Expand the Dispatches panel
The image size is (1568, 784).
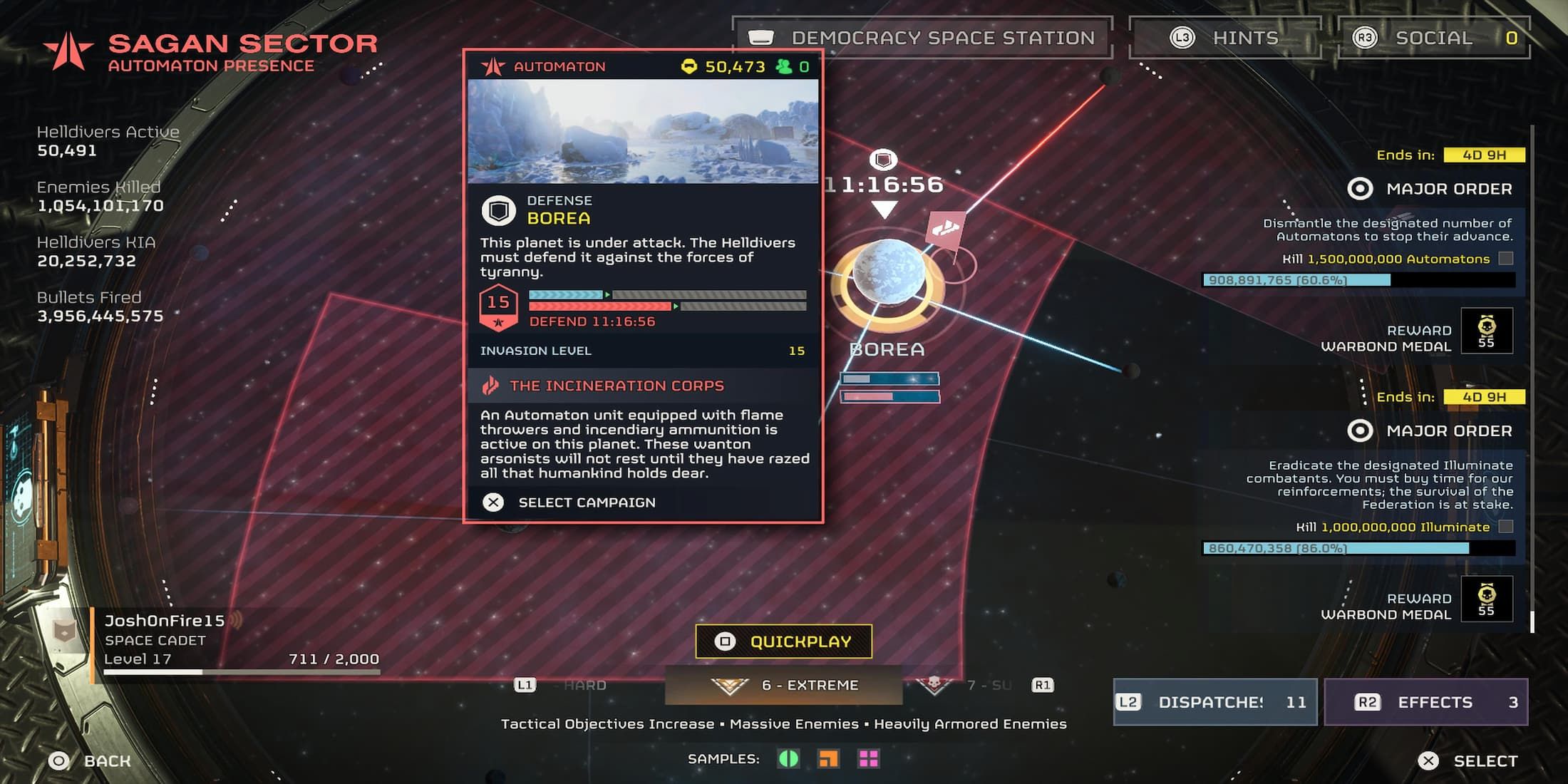tap(1214, 702)
